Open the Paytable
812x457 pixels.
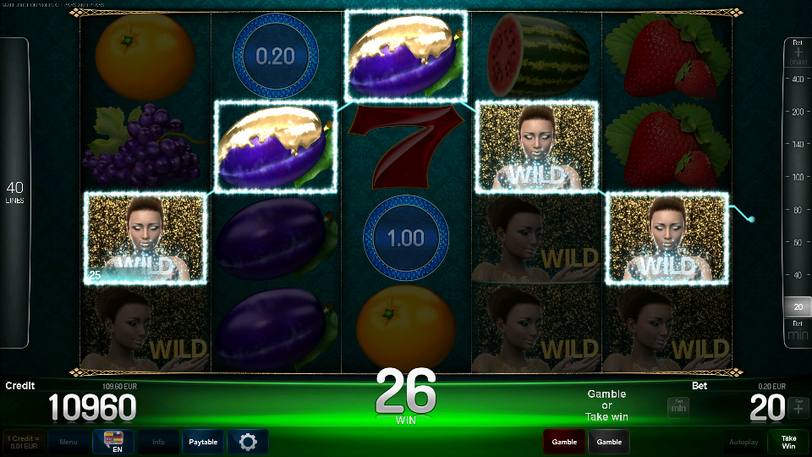click(203, 441)
